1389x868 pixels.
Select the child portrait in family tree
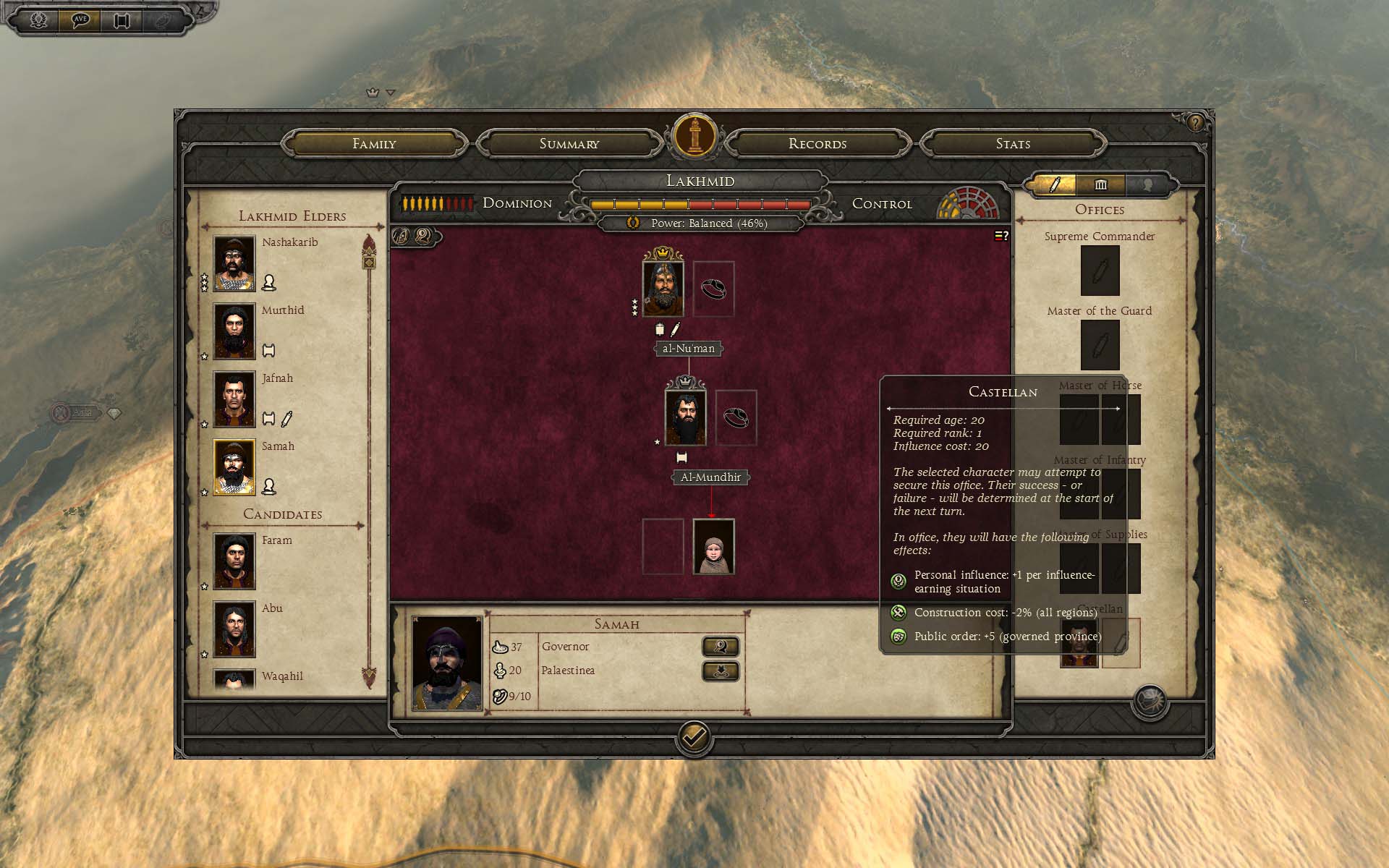pos(713,547)
